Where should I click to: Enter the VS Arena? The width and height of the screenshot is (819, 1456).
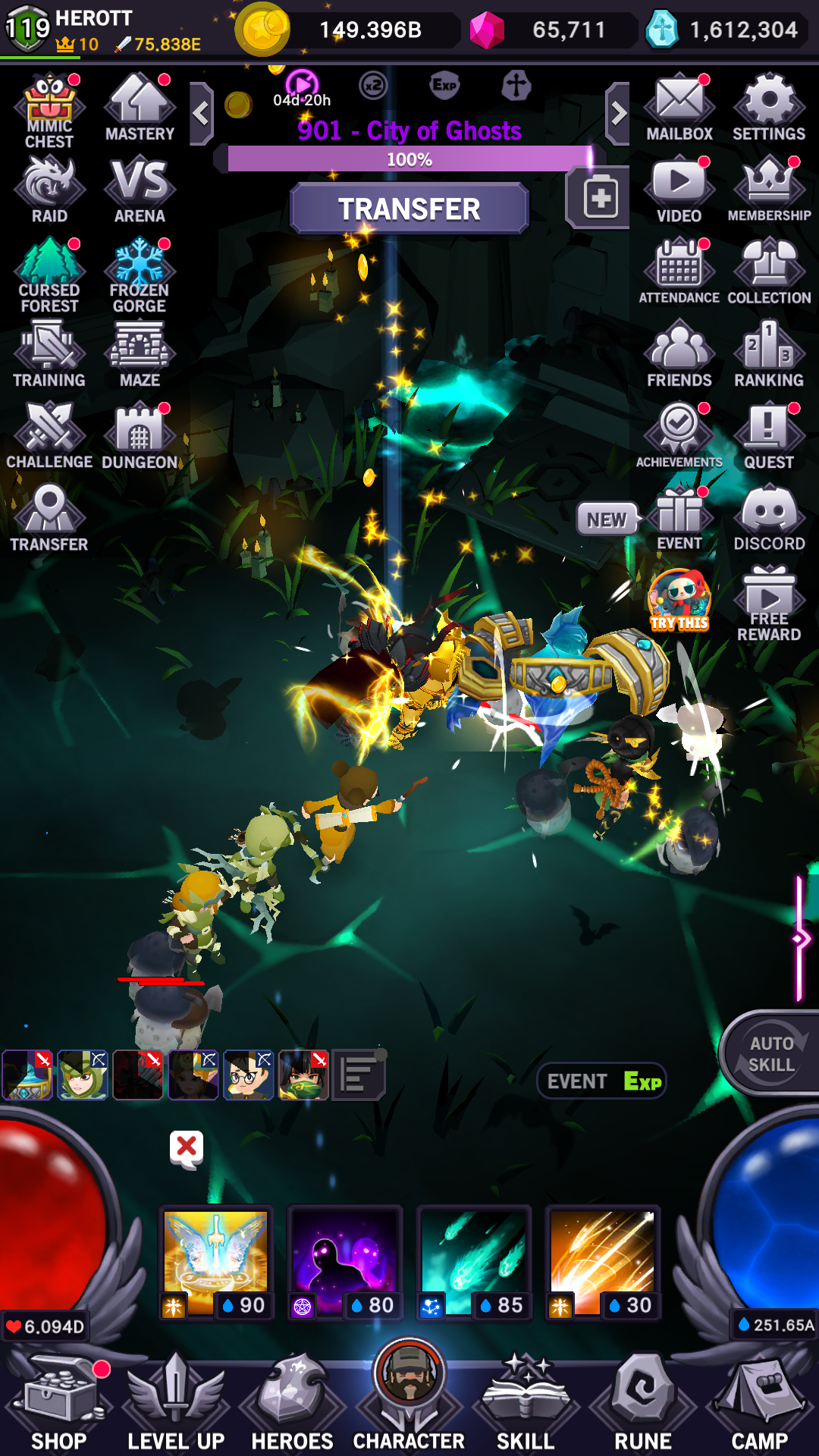140,190
